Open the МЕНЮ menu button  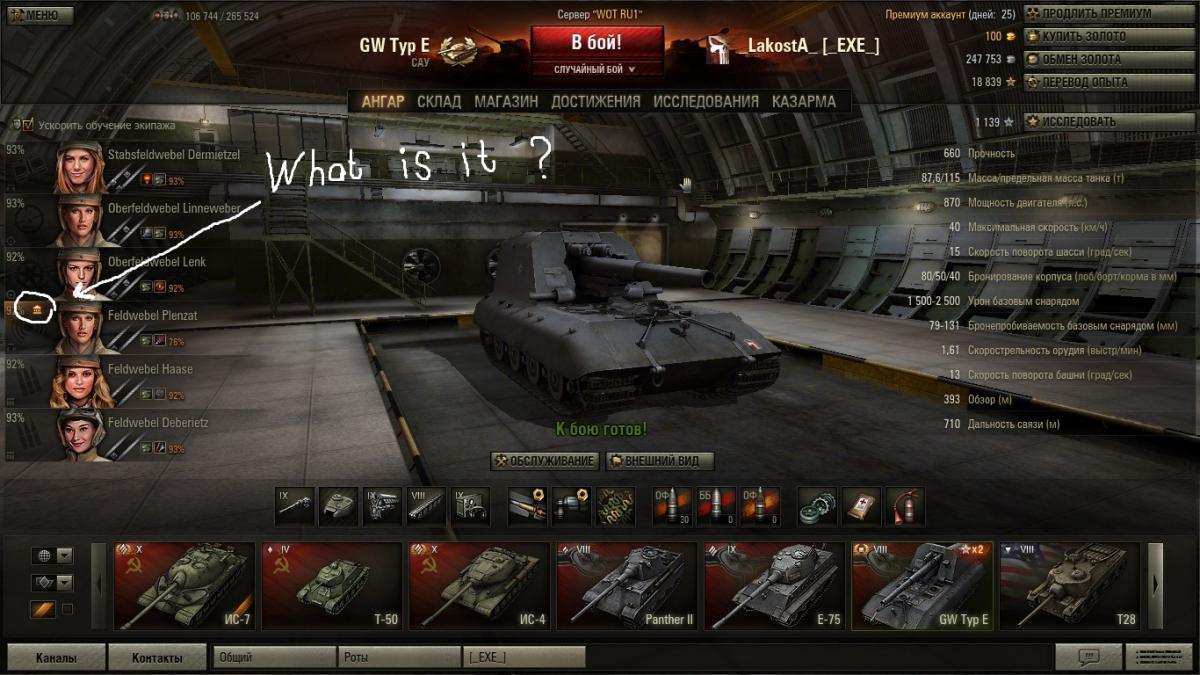point(38,15)
